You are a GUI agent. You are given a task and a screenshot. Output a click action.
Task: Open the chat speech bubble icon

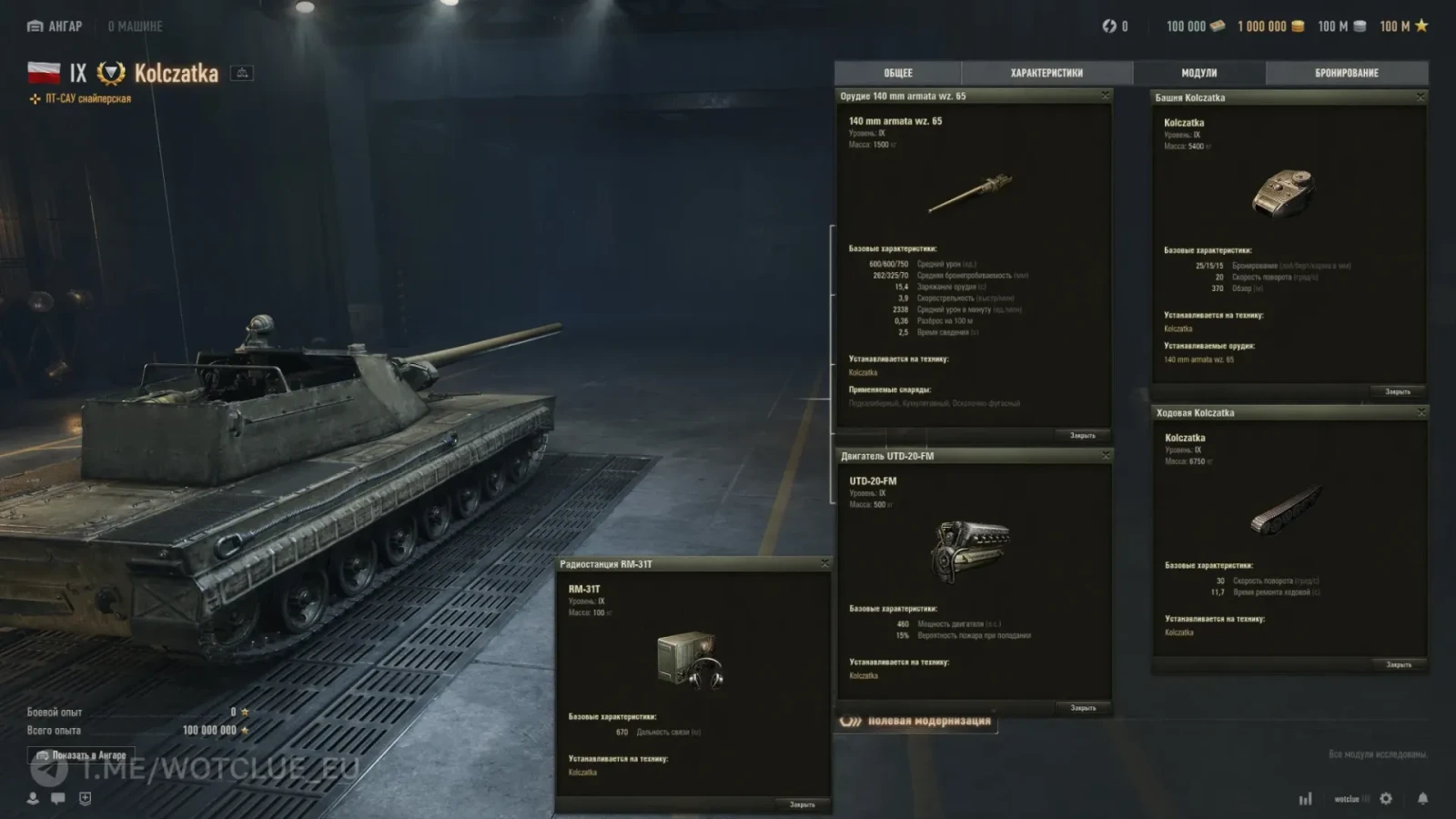pos(58,798)
